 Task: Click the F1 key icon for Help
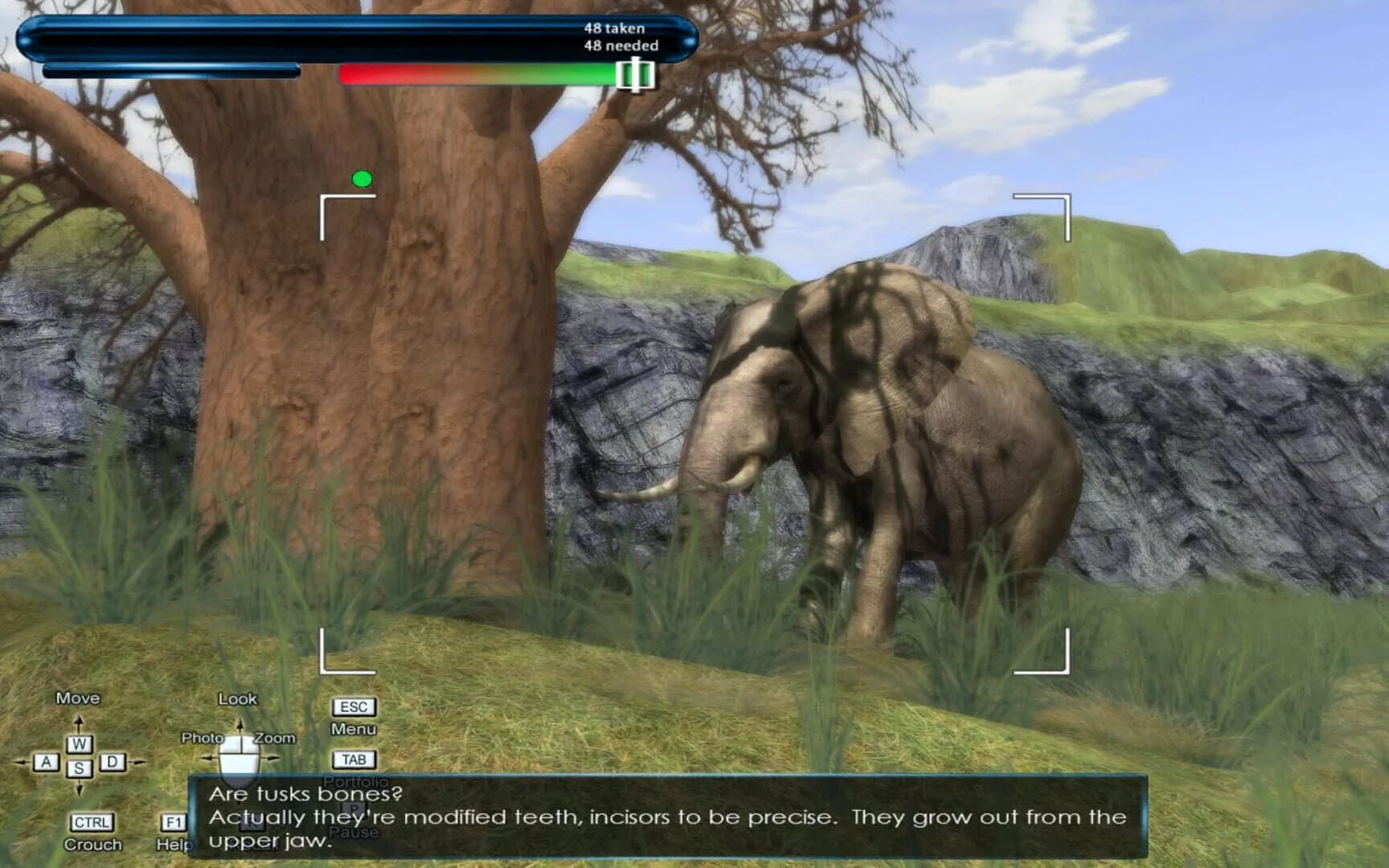click(173, 822)
